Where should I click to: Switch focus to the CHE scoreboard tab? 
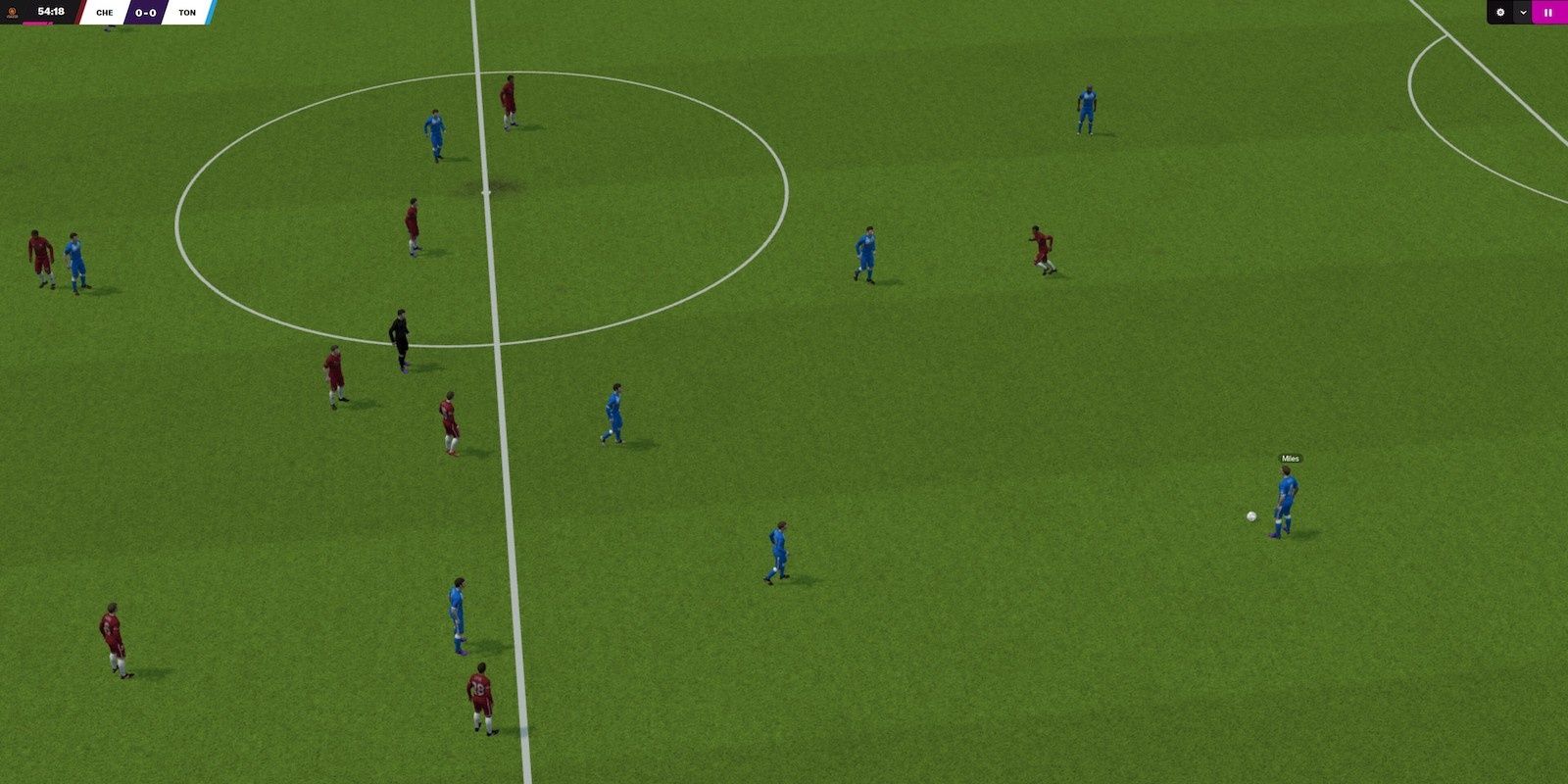click(x=105, y=13)
